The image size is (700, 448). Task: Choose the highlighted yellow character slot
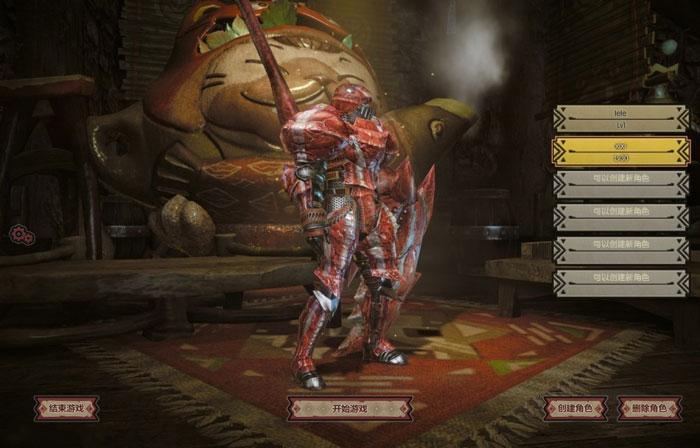[x=621, y=152]
